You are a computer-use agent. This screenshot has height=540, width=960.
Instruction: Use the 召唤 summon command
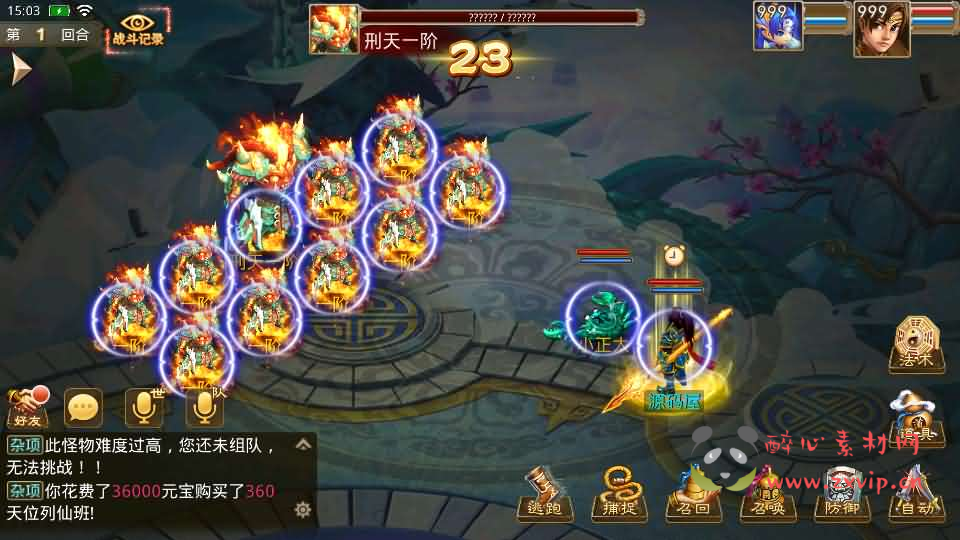point(768,495)
